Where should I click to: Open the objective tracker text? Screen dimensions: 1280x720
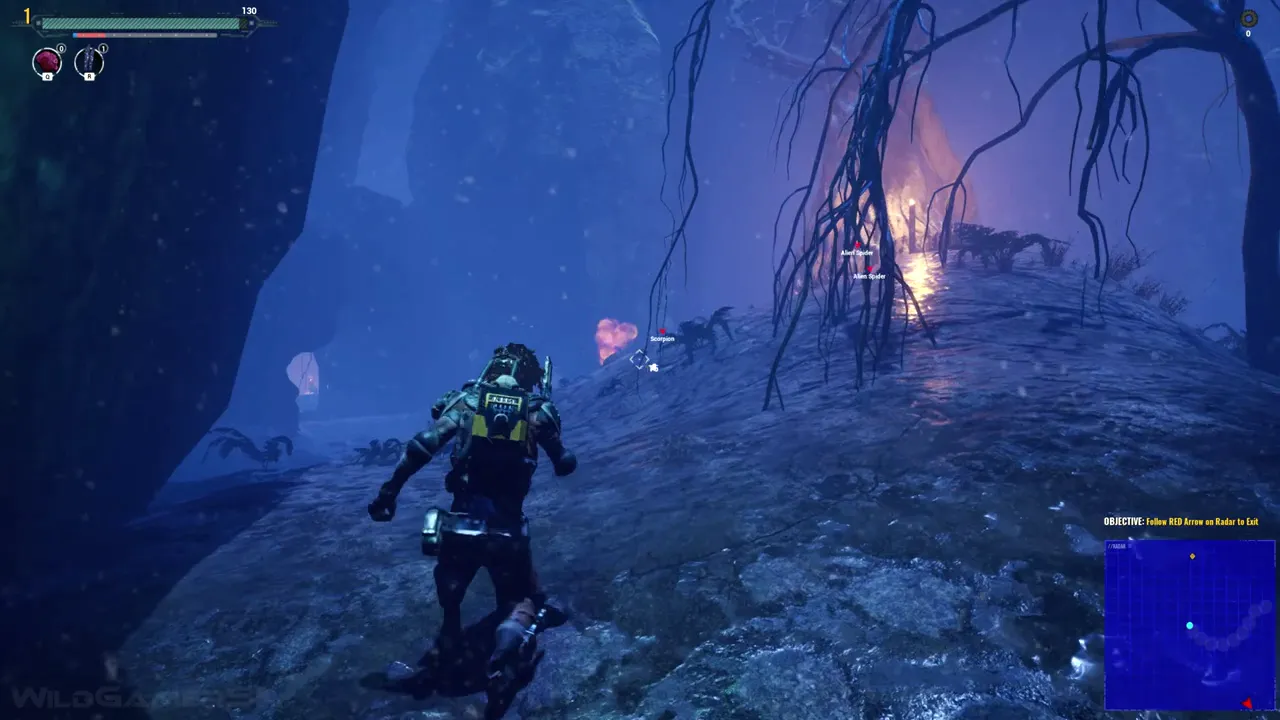pyautogui.click(x=1180, y=522)
